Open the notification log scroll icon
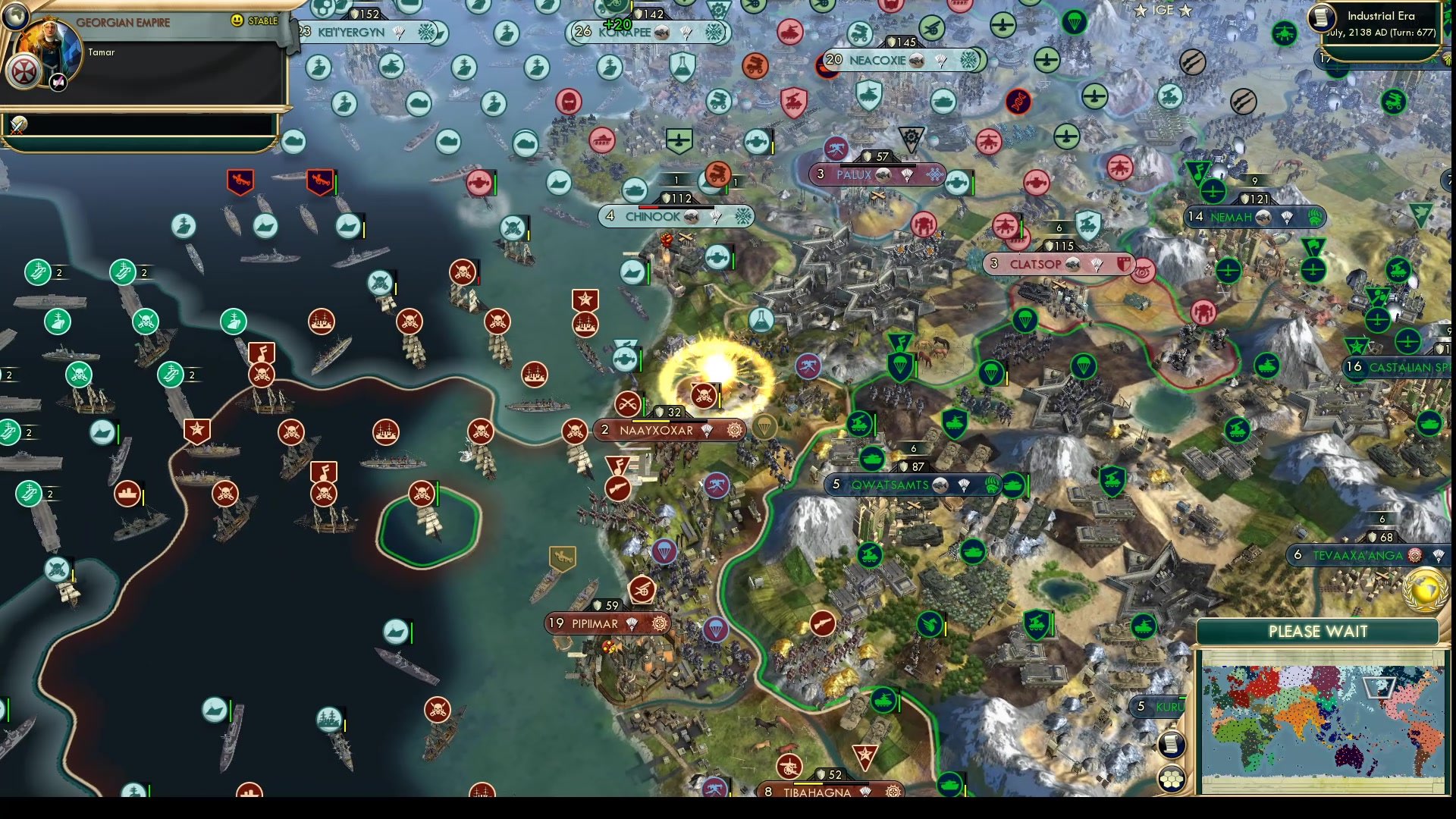This screenshot has height=819, width=1456. click(x=1171, y=745)
